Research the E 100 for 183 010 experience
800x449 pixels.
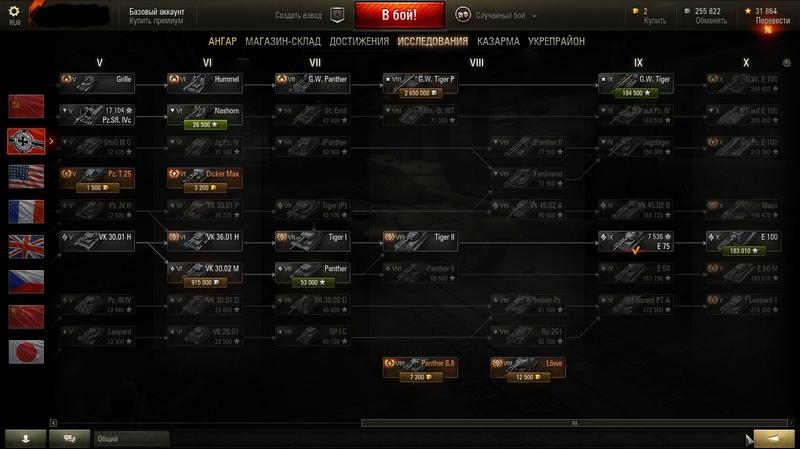point(745,251)
